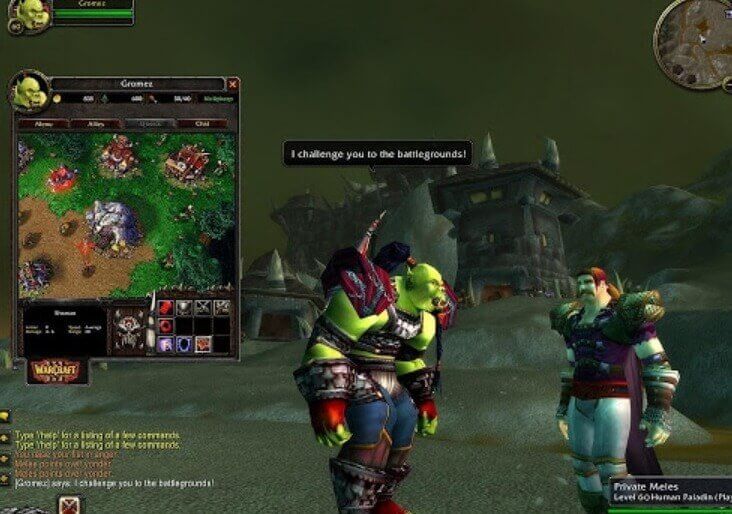
Task: Activate the red ring command icon
Action: click(165, 326)
